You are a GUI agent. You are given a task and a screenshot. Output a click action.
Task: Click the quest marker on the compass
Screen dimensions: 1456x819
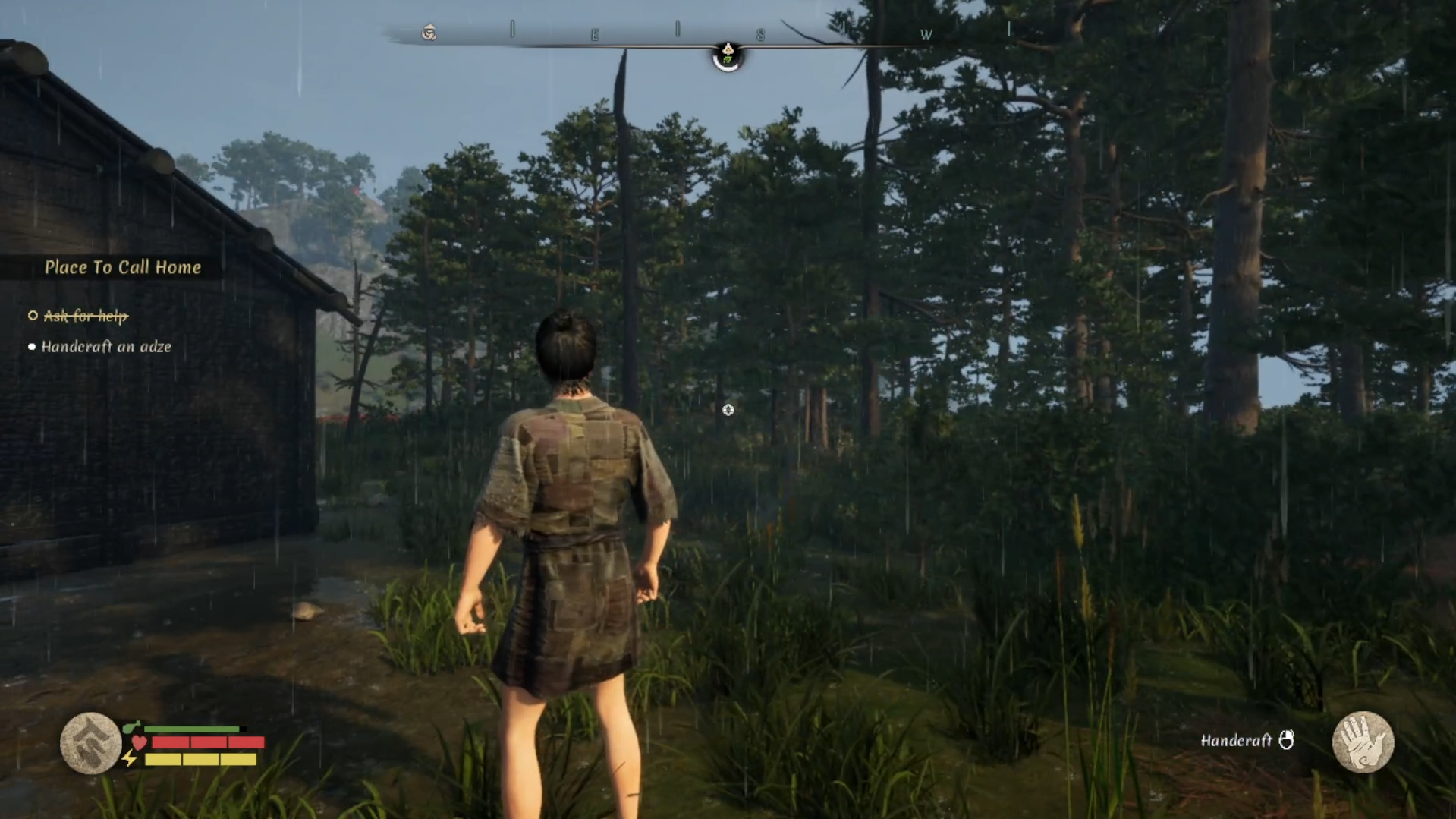coord(730,49)
